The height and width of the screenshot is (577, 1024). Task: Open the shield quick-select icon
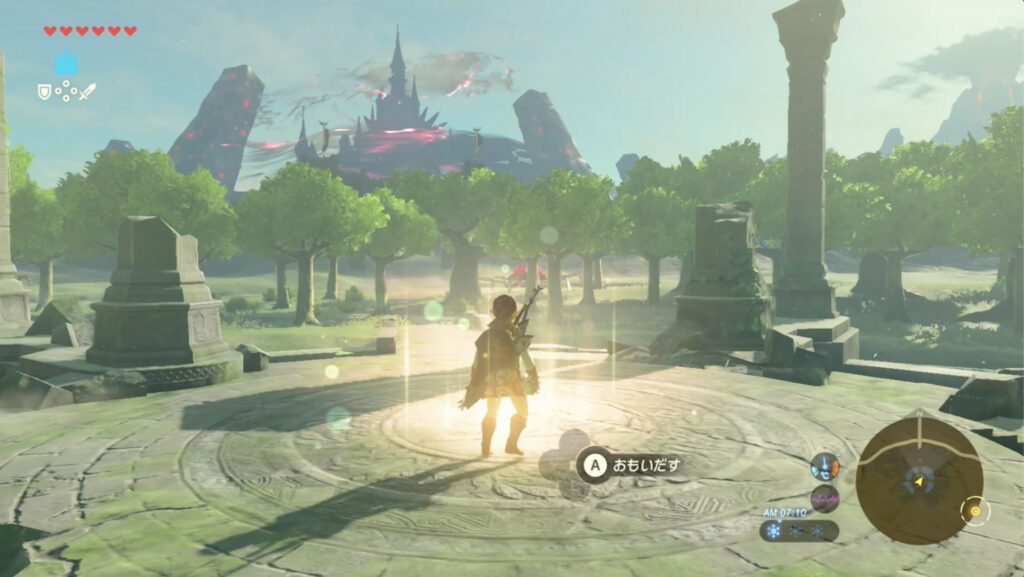(44, 91)
